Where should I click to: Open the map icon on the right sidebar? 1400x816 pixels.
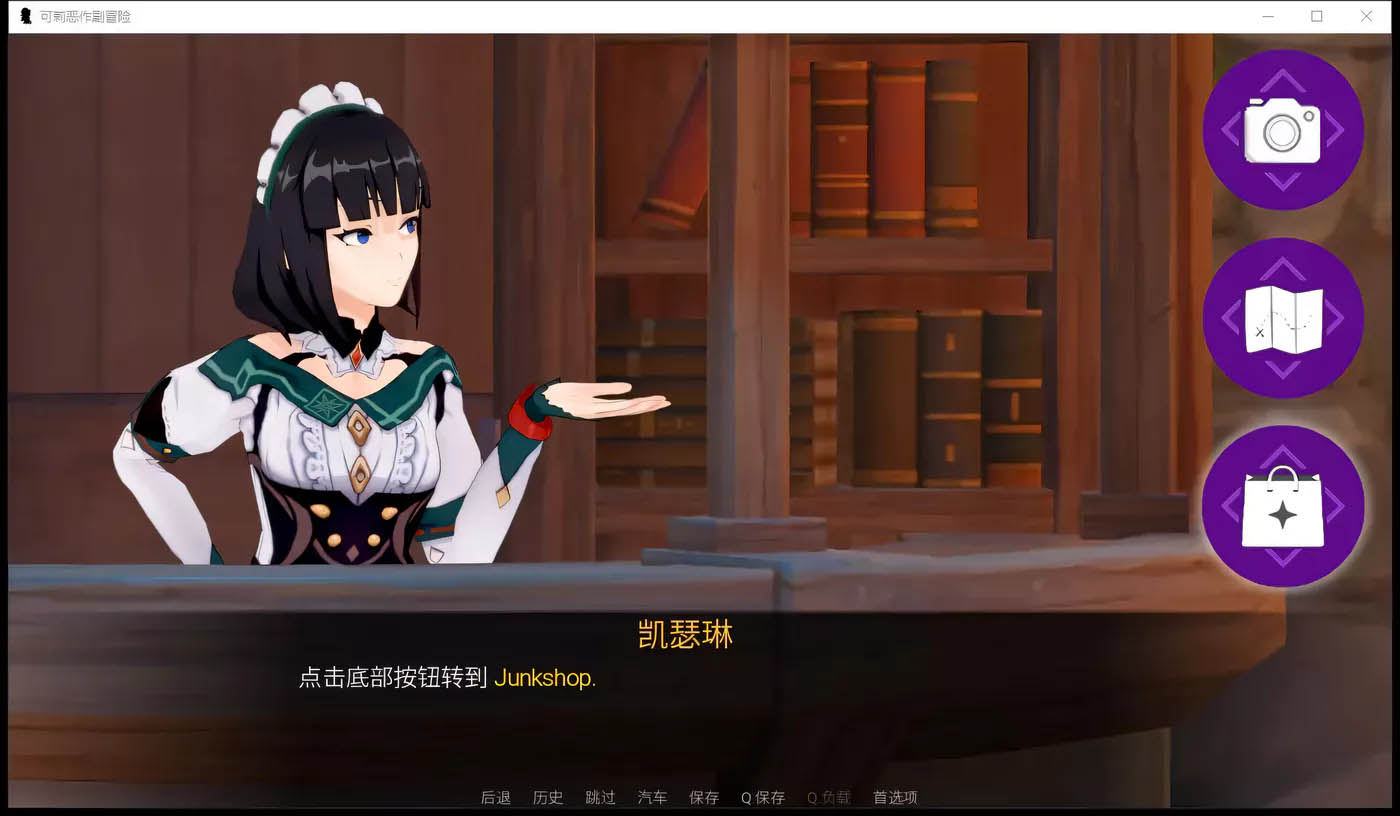[x=1283, y=318]
